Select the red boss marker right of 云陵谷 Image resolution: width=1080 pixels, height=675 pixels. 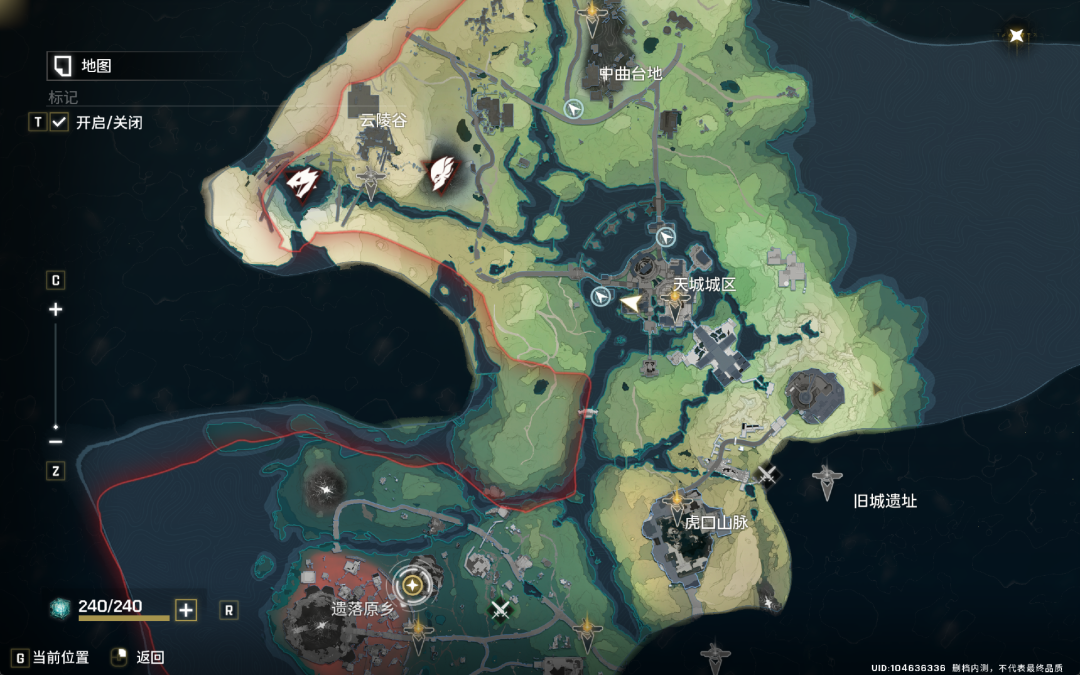[x=441, y=173]
